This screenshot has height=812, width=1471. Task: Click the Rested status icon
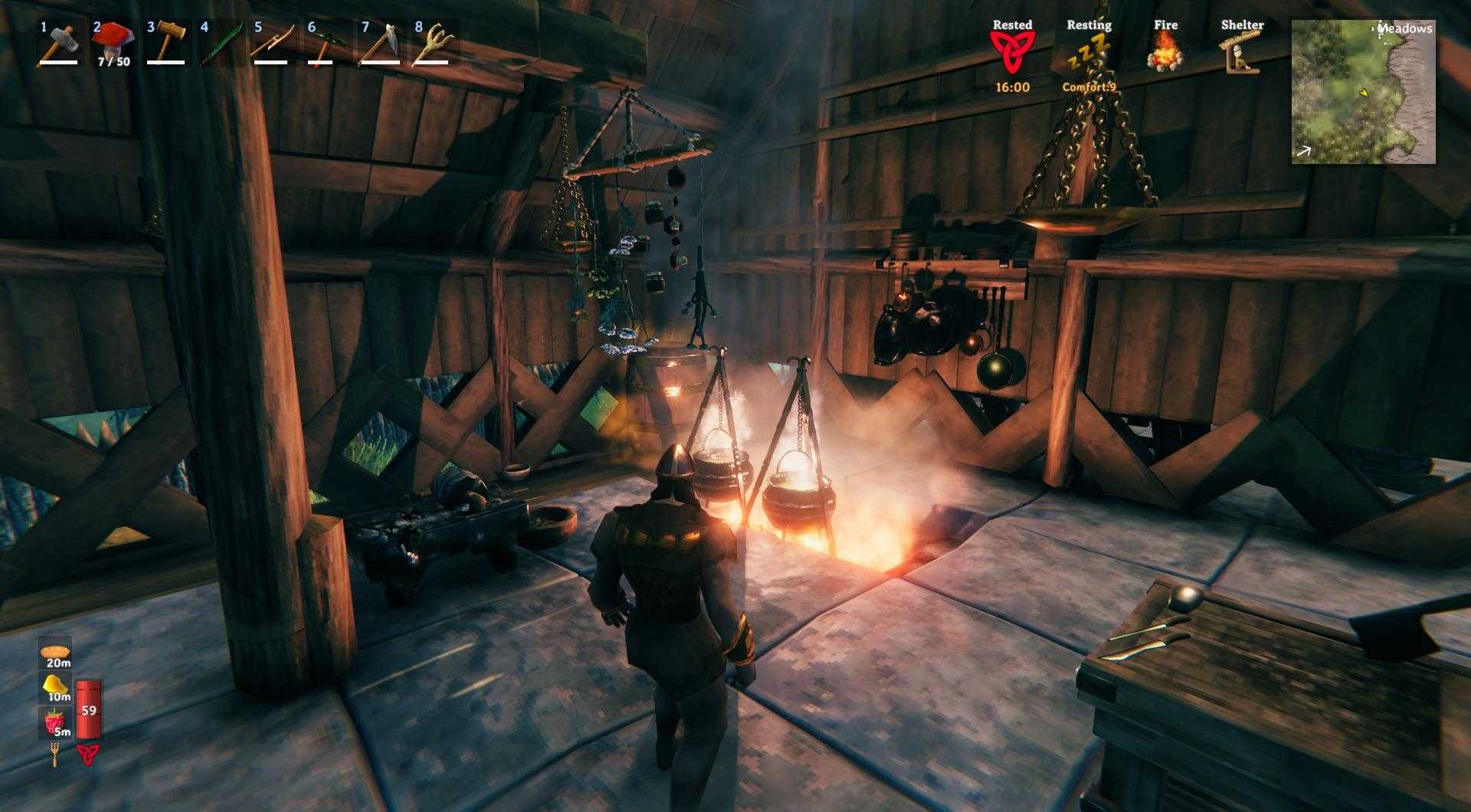[x=1013, y=52]
